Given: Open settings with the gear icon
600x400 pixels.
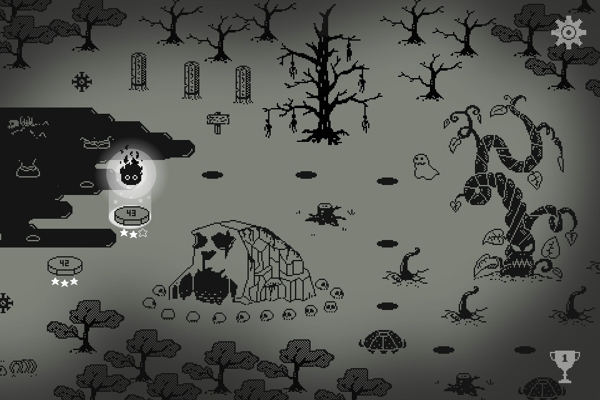Looking at the screenshot, I should tap(567, 32).
